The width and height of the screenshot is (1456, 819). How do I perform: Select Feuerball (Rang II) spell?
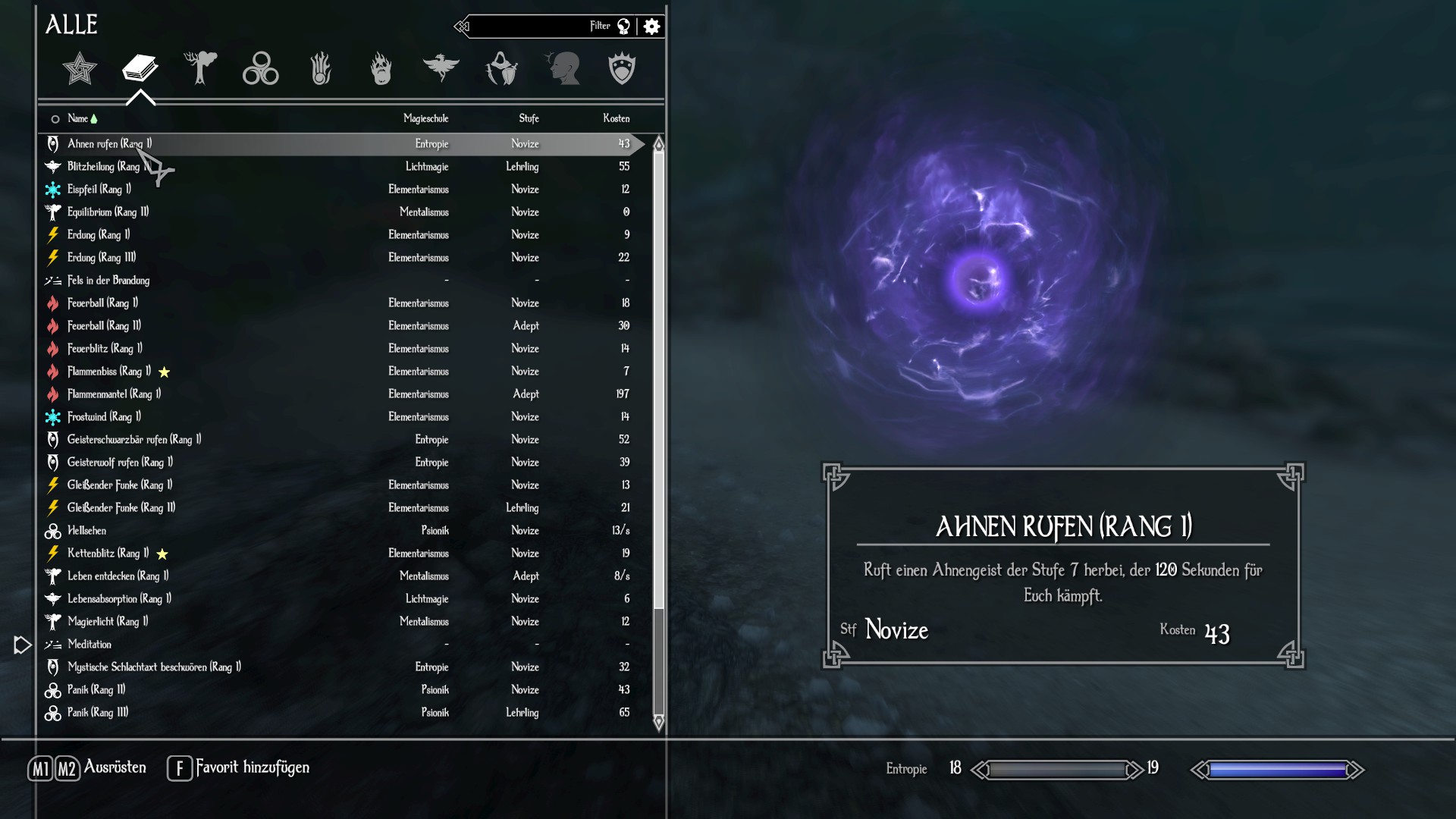tap(104, 326)
